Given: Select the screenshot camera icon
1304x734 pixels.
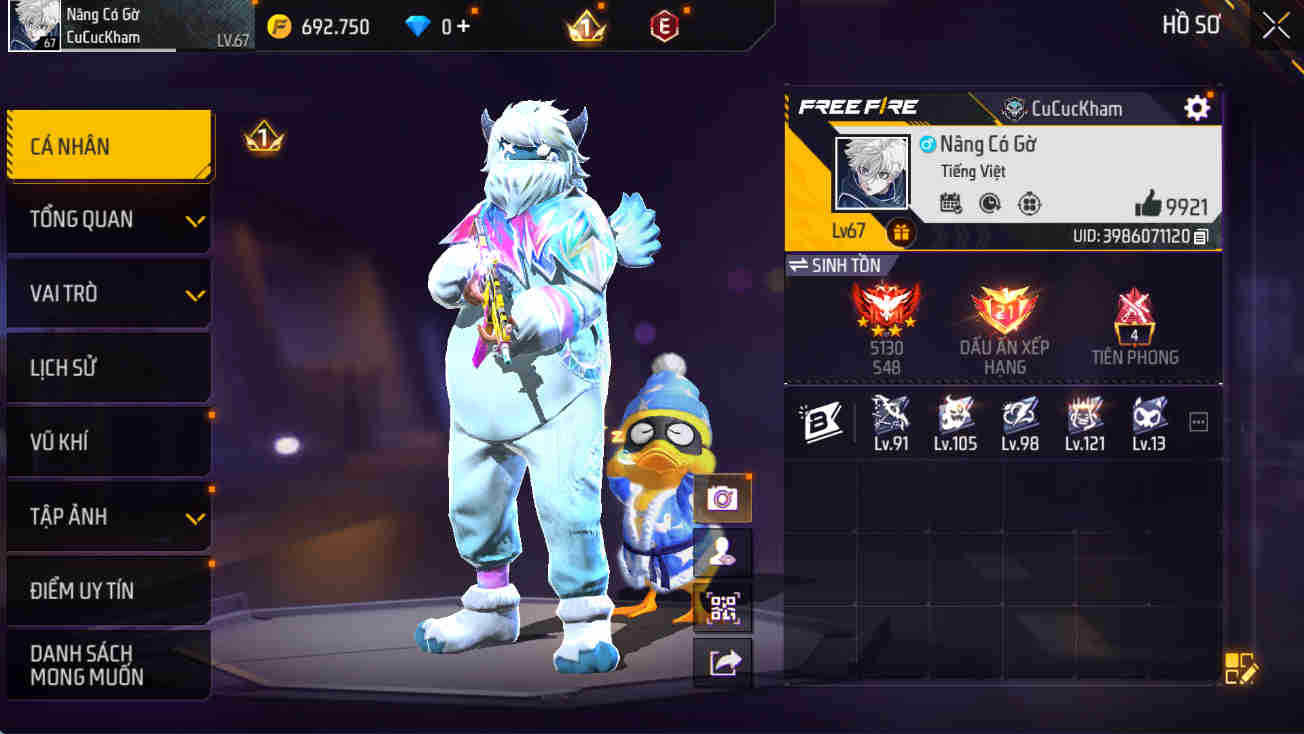Looking at the screenshot, I should pos(722,497).
